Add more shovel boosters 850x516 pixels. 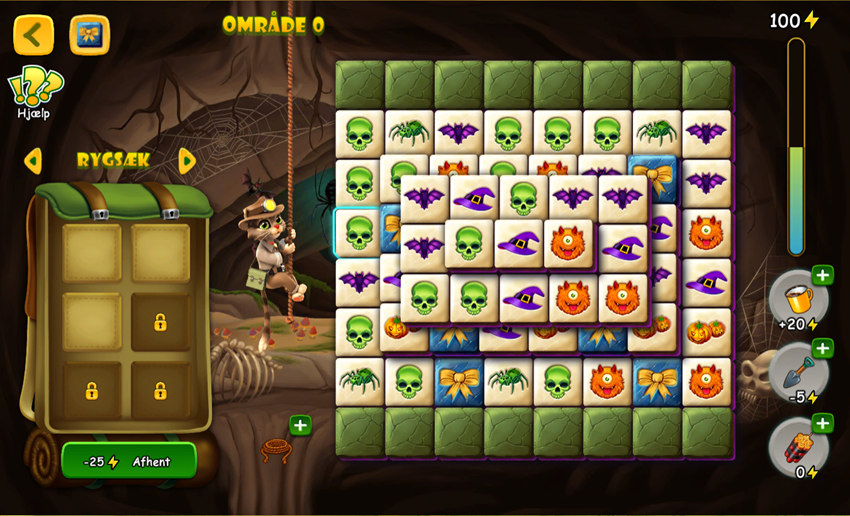click(x=822, y=348)
